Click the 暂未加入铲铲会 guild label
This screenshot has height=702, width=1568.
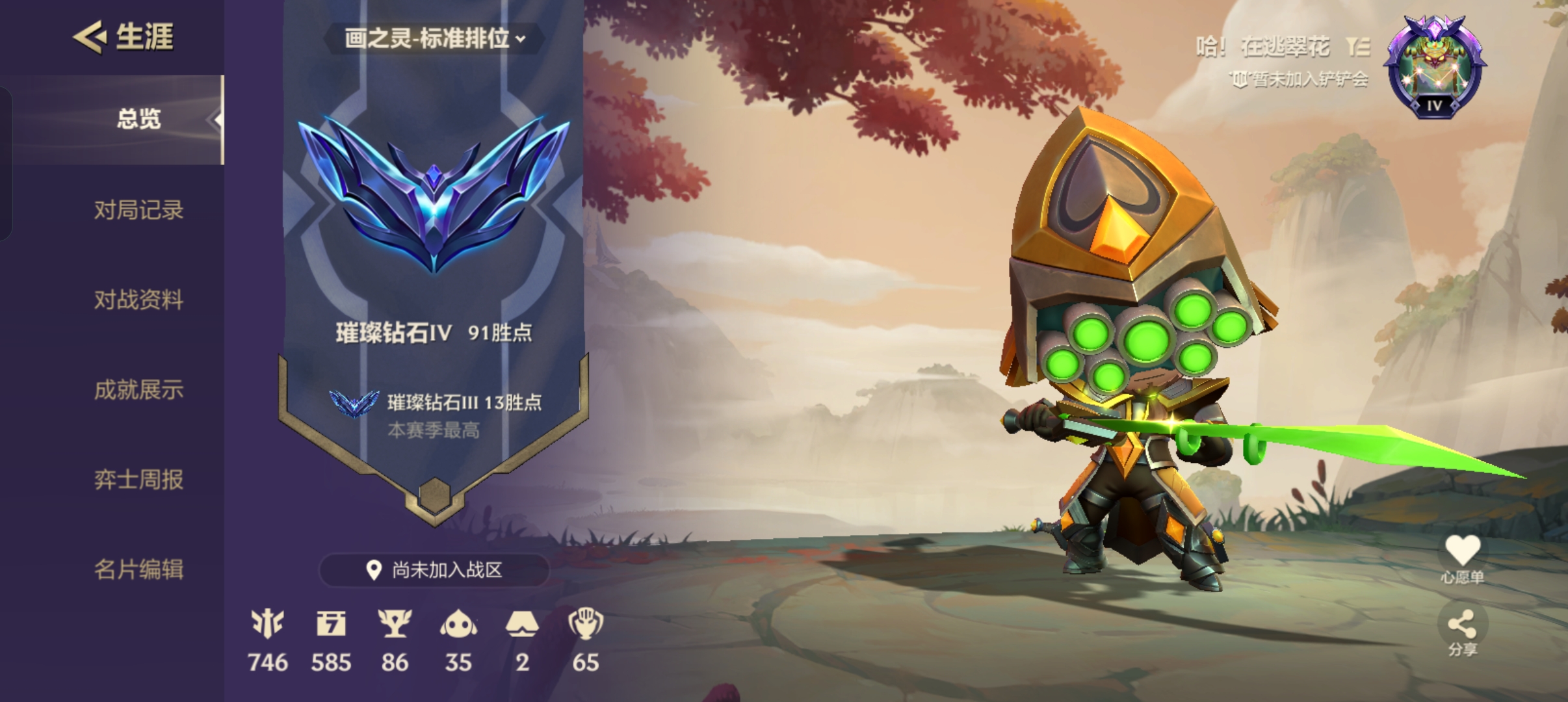[1300, 79]
